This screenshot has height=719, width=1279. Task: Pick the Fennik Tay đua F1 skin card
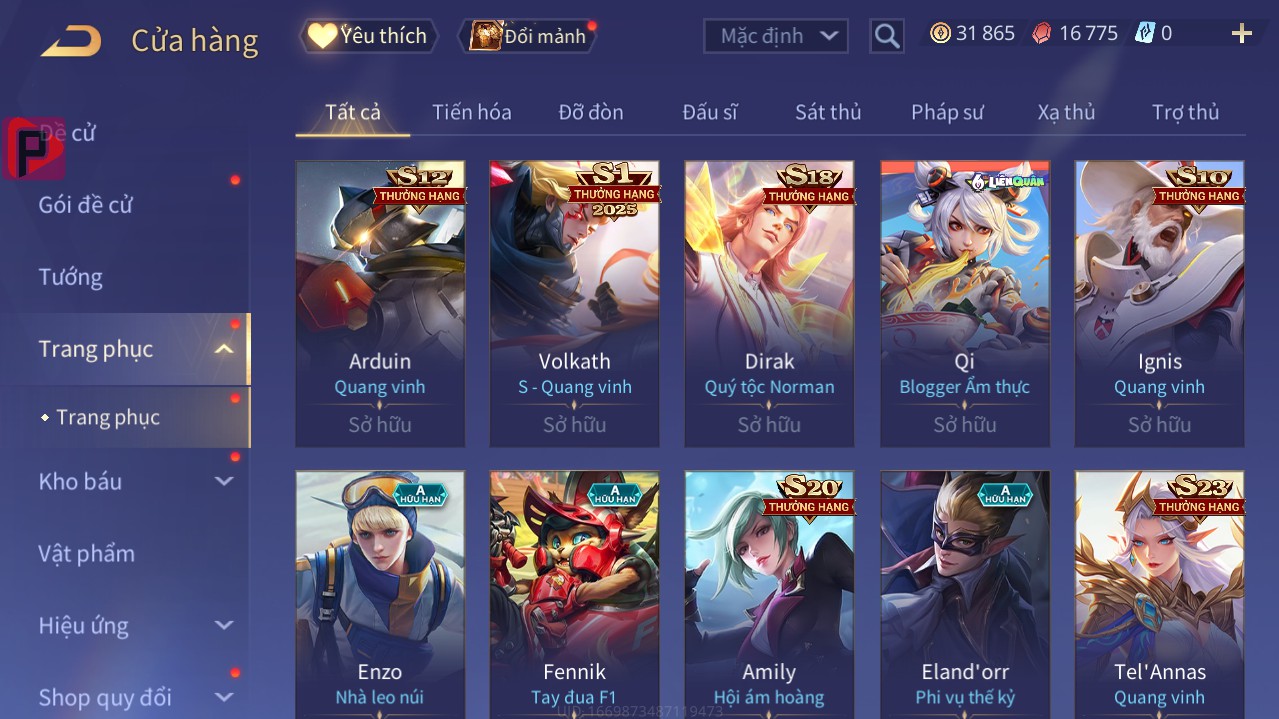pyautogui.click(x=574, y=595)
